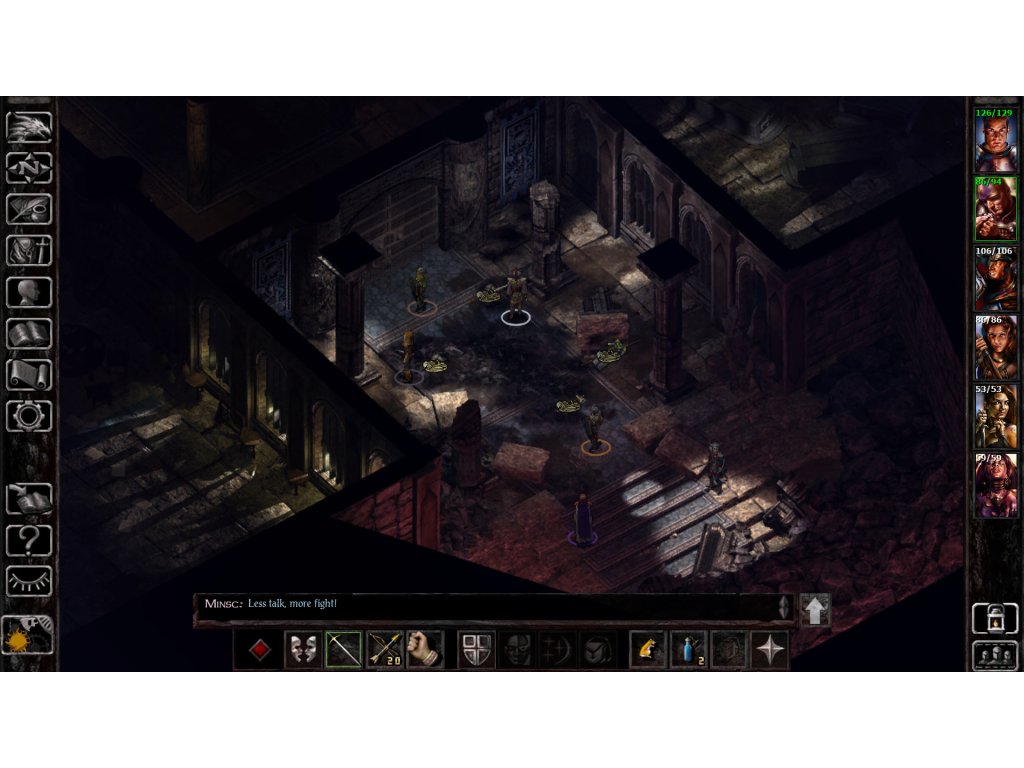Open special abilities with the star icon
Viewport: 1024px width, 768px height.
point(770,650)
